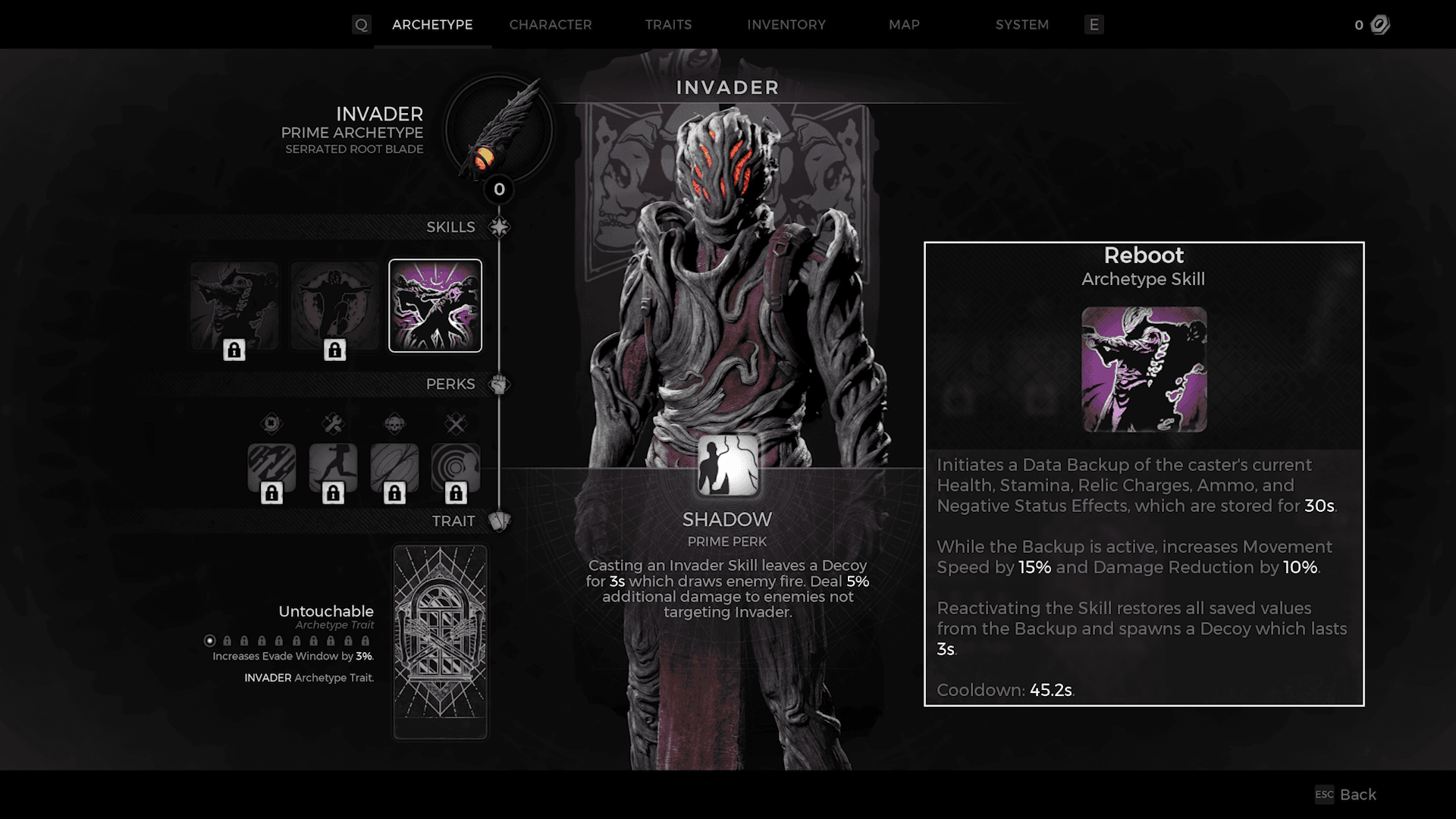Screen dimensions: 1456x819
Task: Choose the first locked Invader skill
Action: 234,306
